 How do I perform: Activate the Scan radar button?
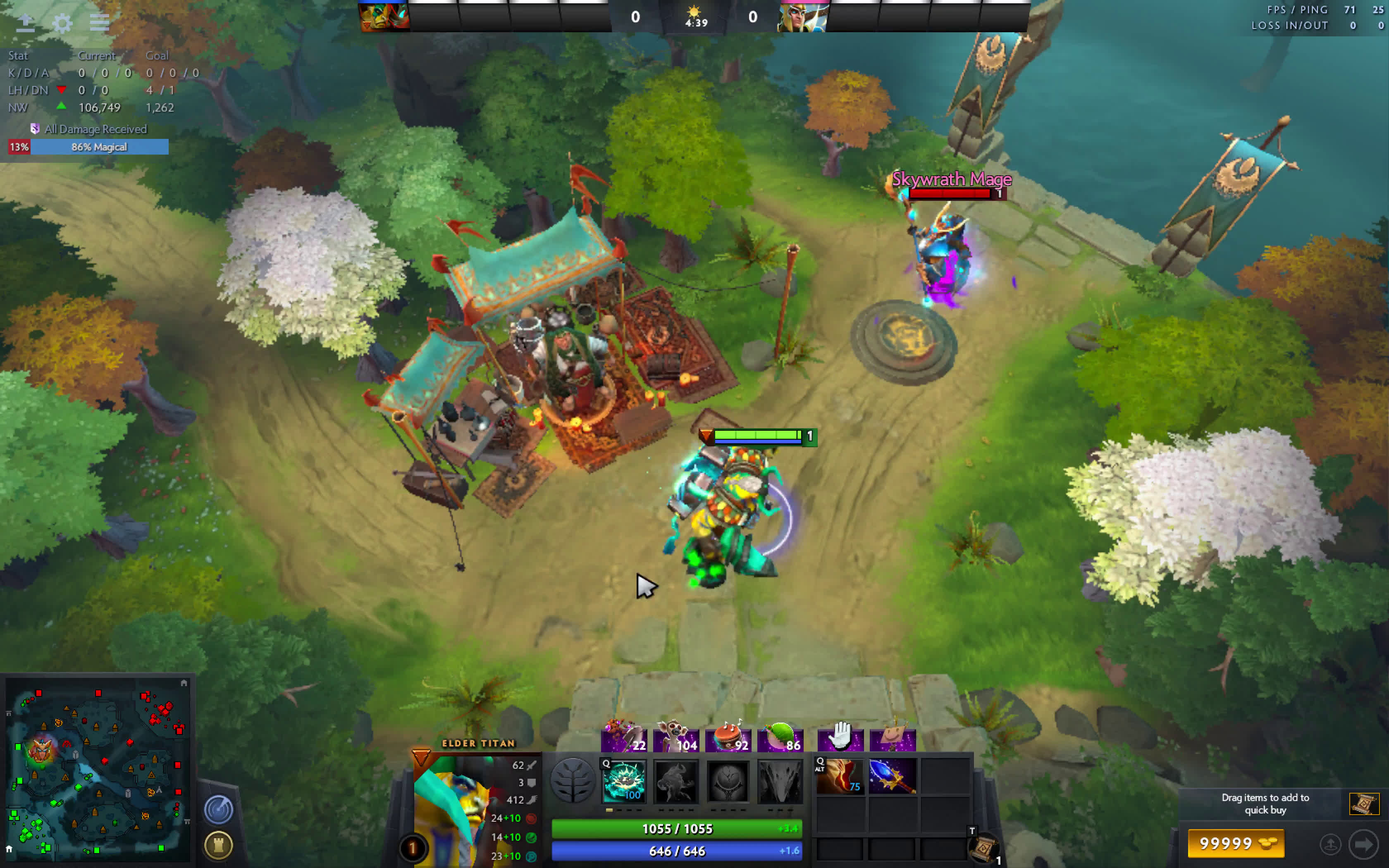tap(218, 809)
